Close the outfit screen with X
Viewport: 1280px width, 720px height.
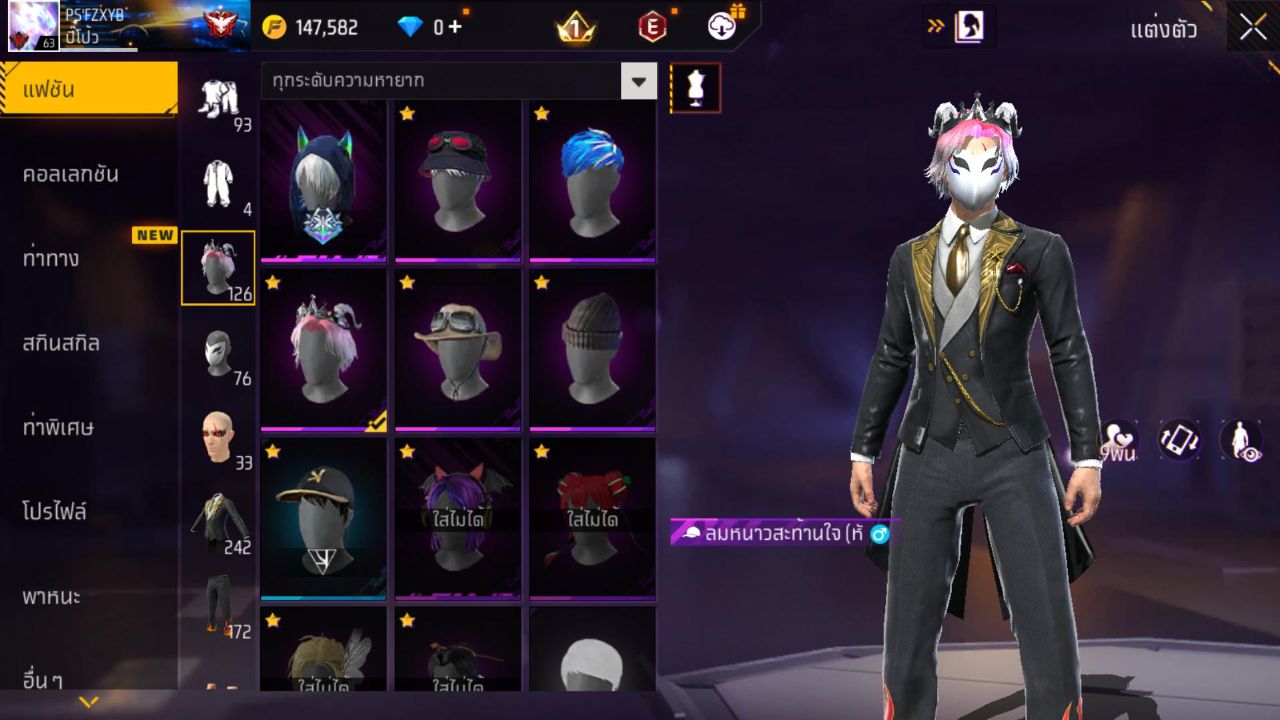(x=1253, y=27)
